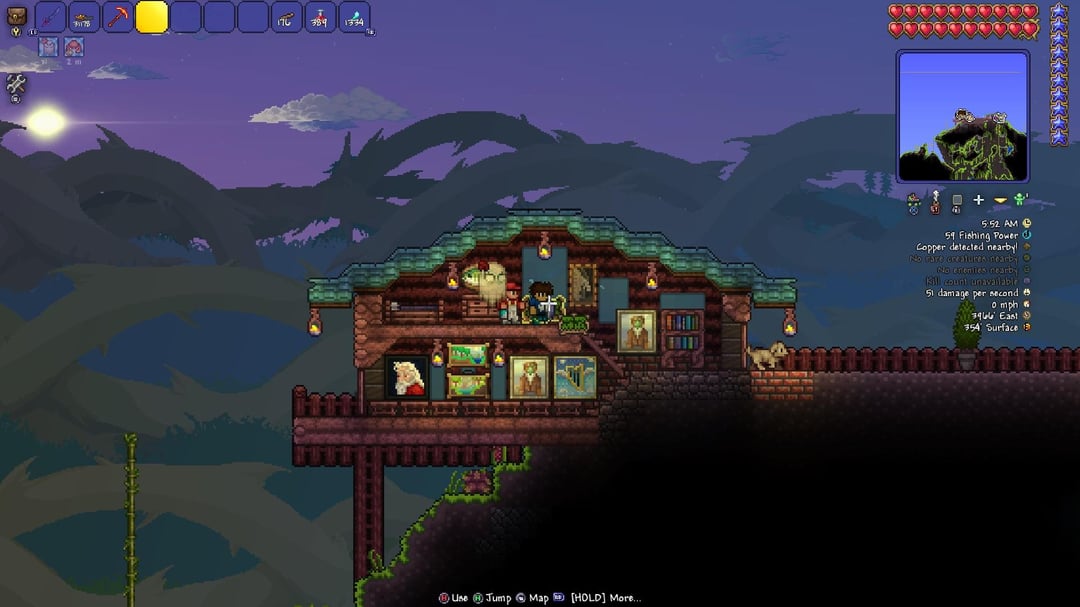Viewport: 1080px width, 607px height.
Task: Open the inventory bag icon
Action: point(17,18)
